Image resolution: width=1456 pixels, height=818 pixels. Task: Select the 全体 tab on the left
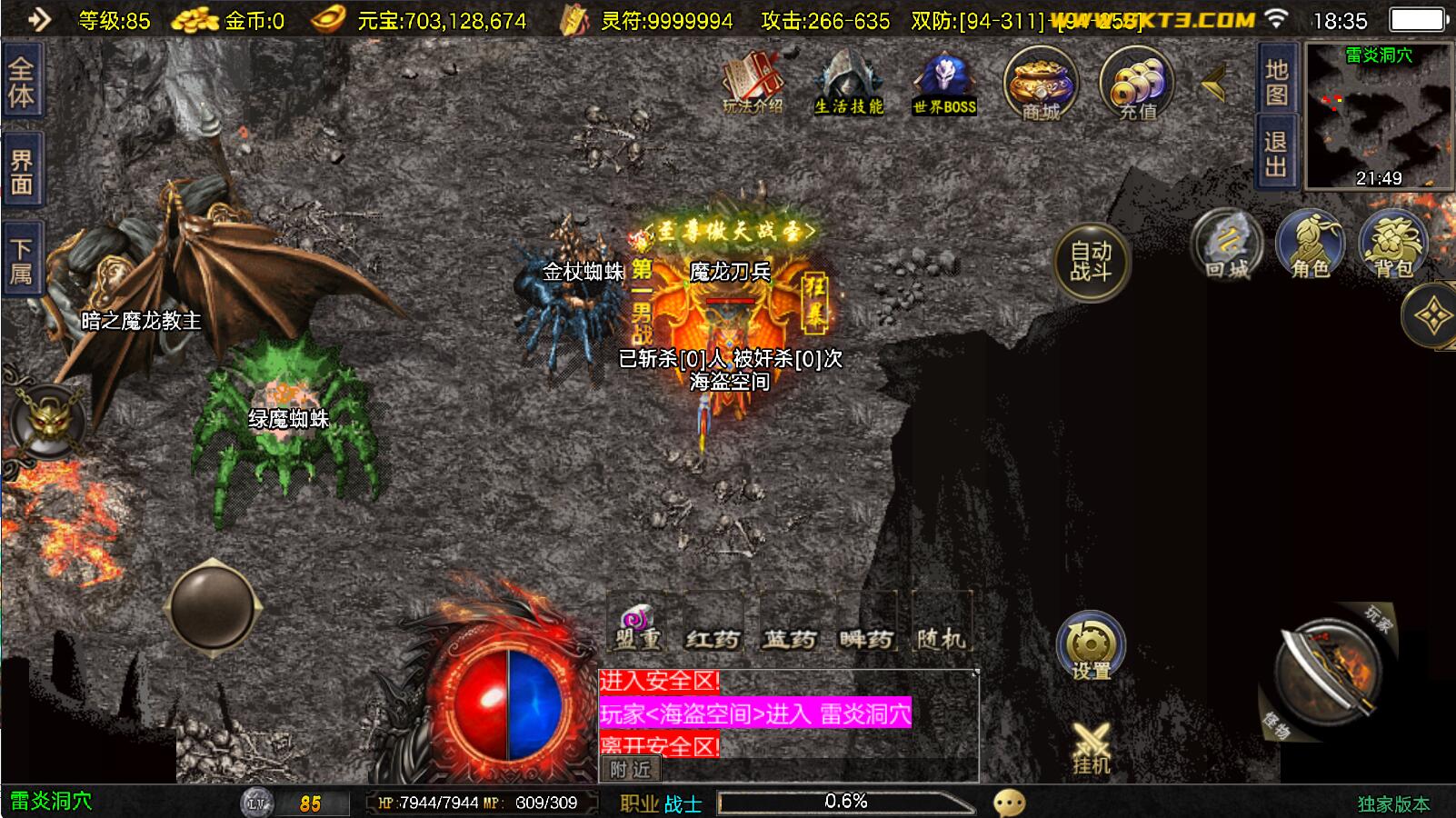[x=21, y=84]
